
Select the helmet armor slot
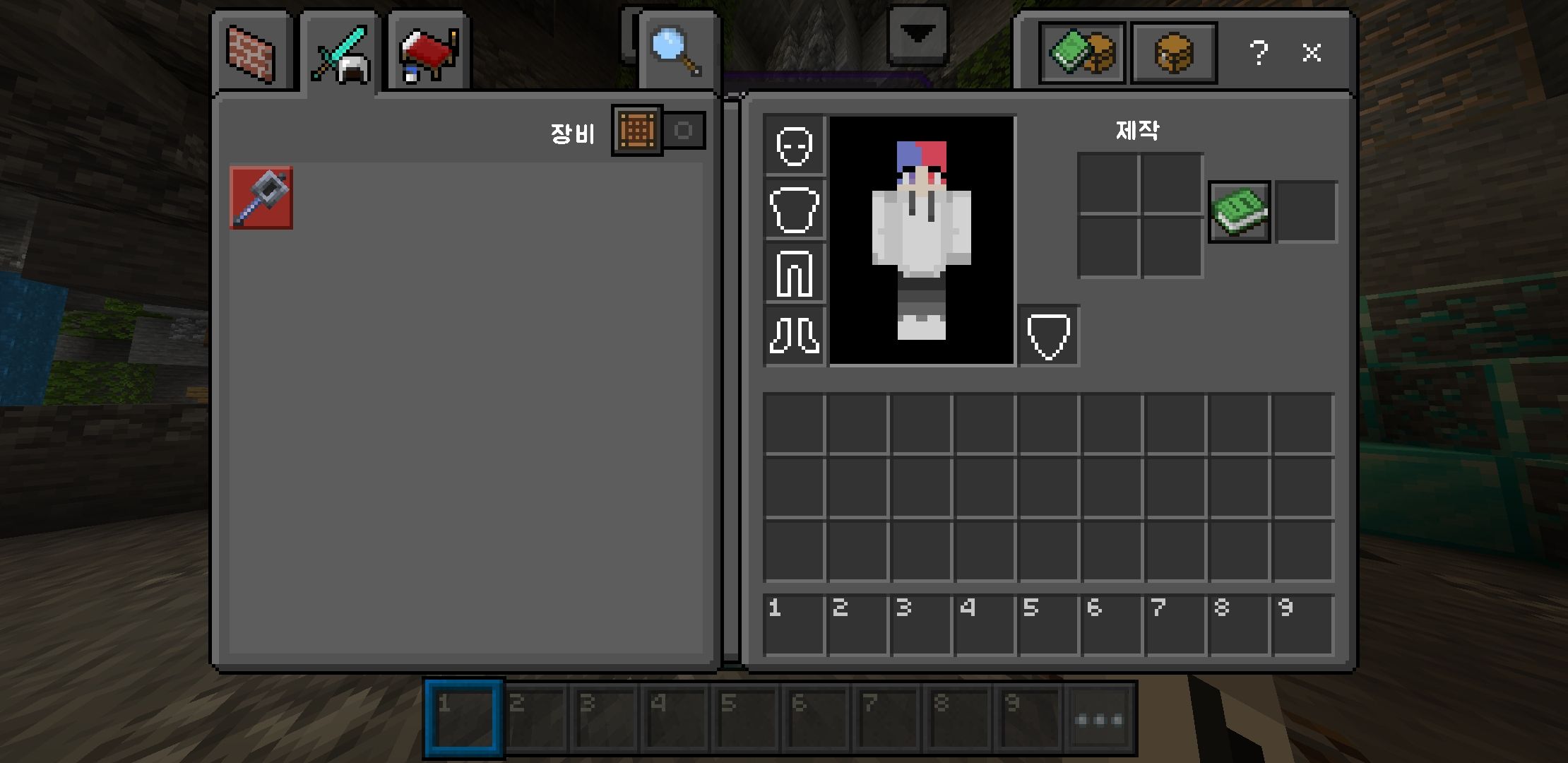pyautogui.click(x=795, y=146)
